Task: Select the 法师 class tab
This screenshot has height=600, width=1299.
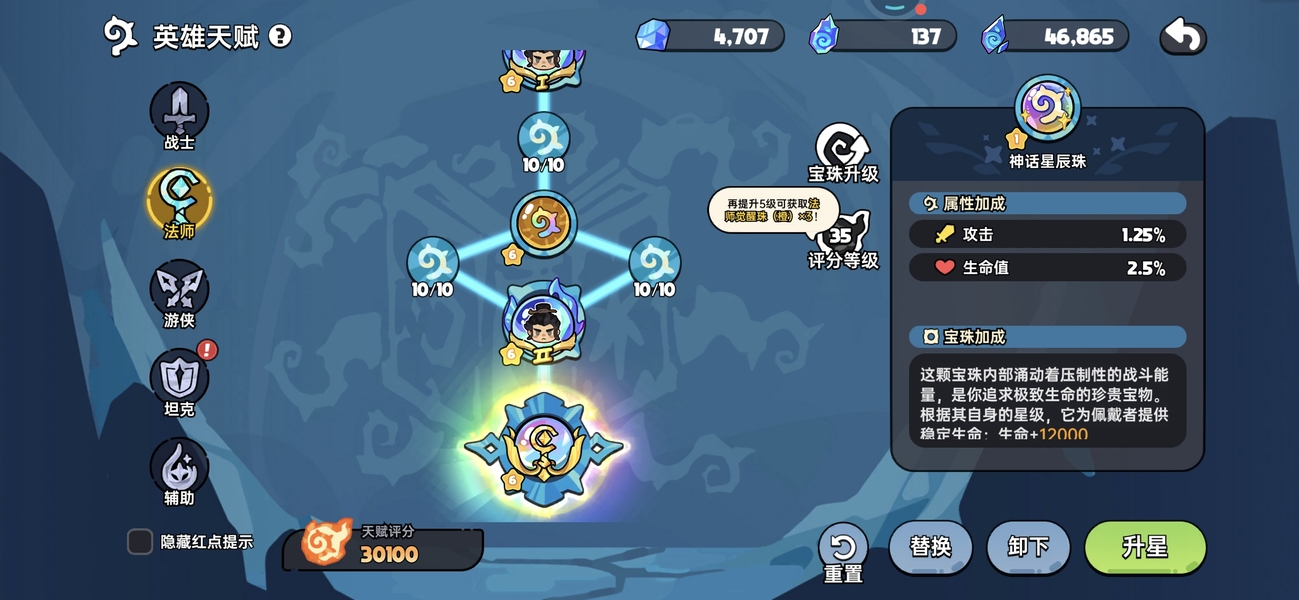Action: pyautogui.click(x=179, y=200)
